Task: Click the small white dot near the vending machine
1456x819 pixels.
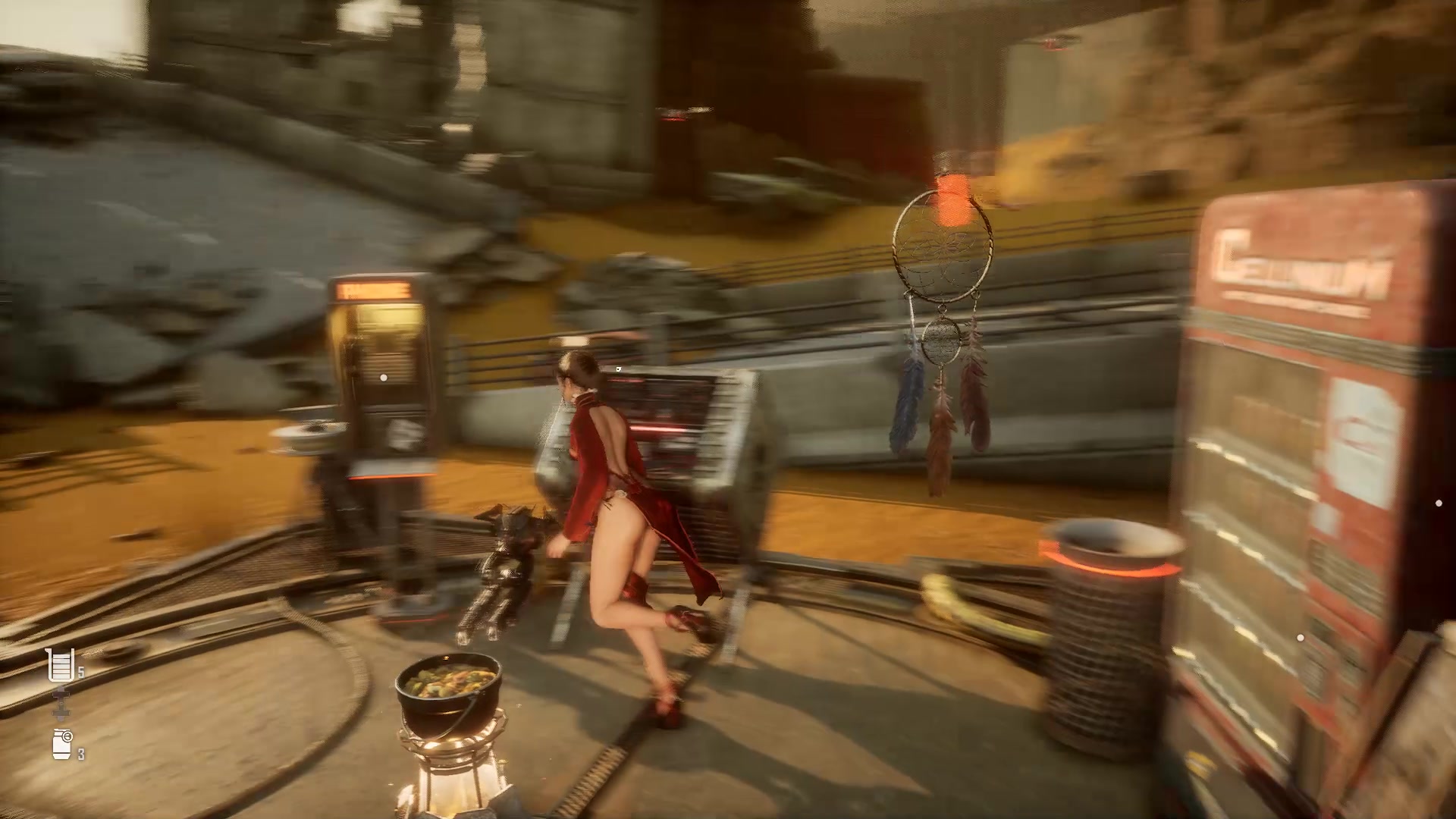Action: [x=1301, y=638]
